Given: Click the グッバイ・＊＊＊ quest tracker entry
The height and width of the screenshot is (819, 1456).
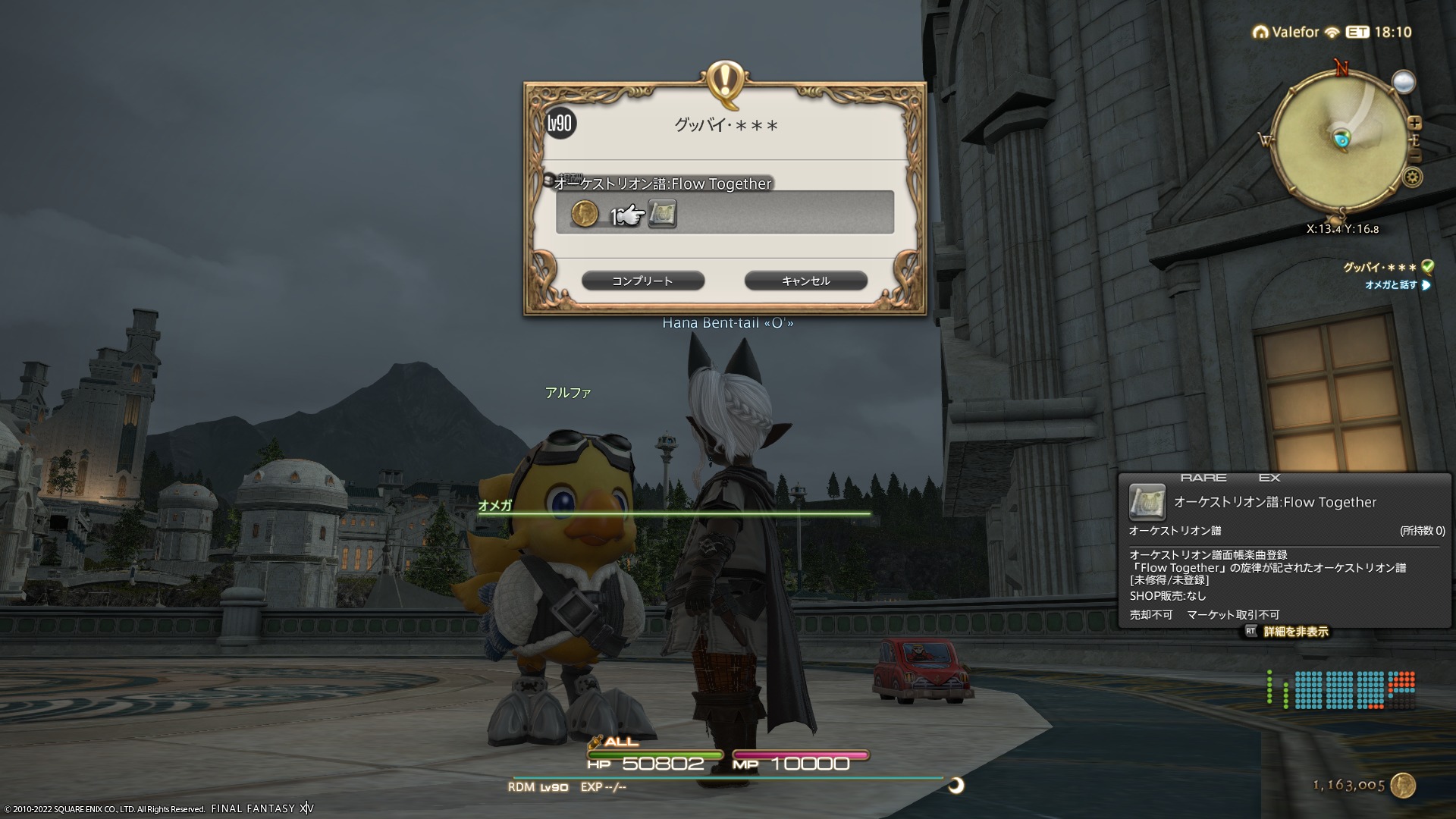Looking at the screenshot, I should [x=1379, y=268].
